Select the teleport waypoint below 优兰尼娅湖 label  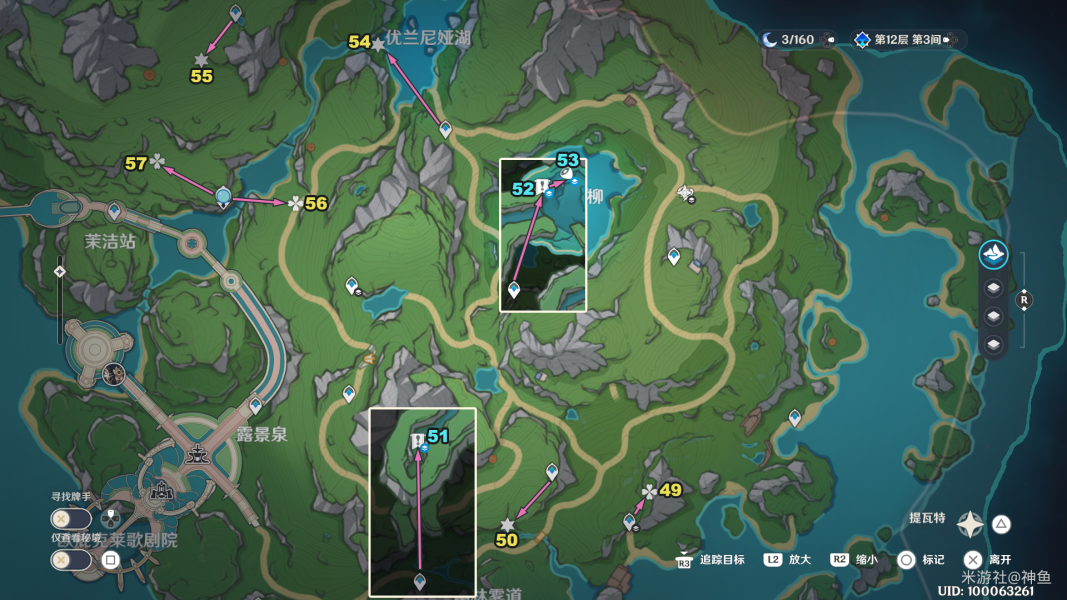[x=446, y=128]
